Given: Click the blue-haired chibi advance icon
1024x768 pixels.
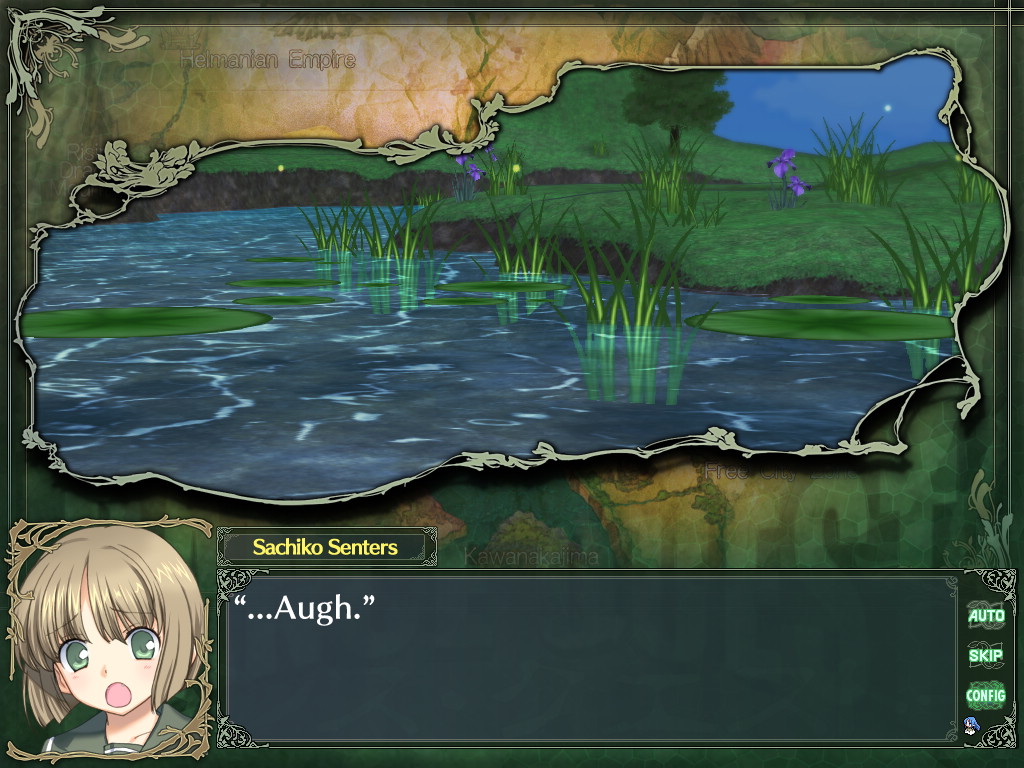Looking at the screenshot, I should click(969, 726).
